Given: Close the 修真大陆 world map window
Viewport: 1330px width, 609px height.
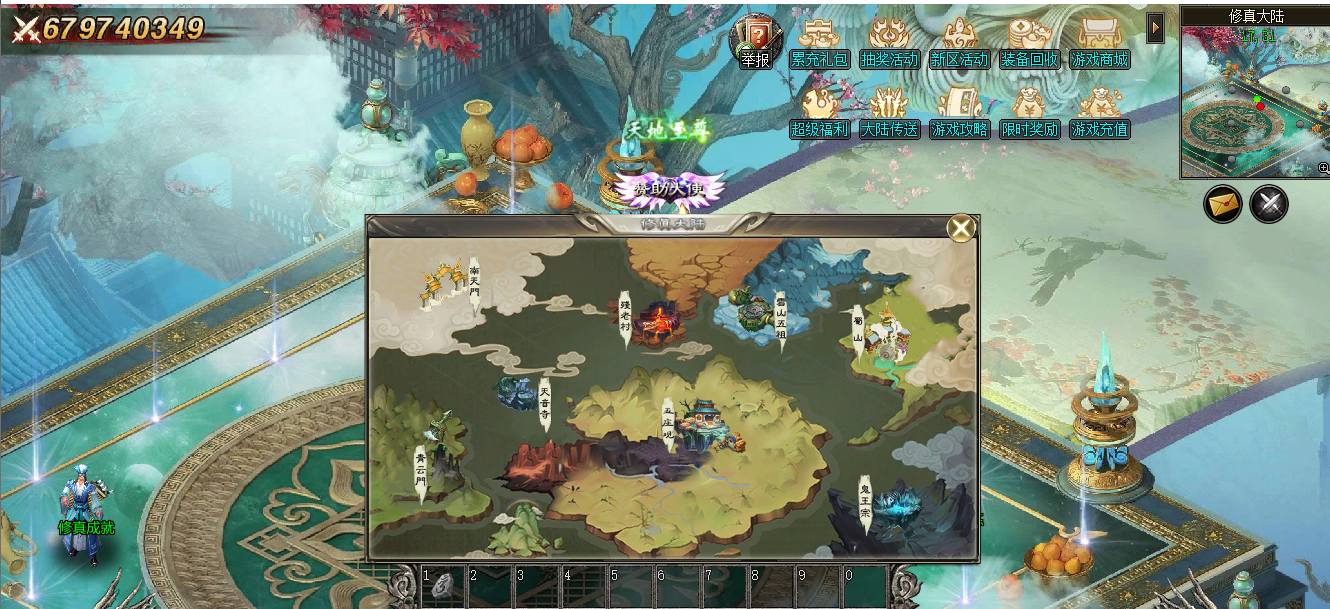Looking at the screenshot, I should coord(961,229).
